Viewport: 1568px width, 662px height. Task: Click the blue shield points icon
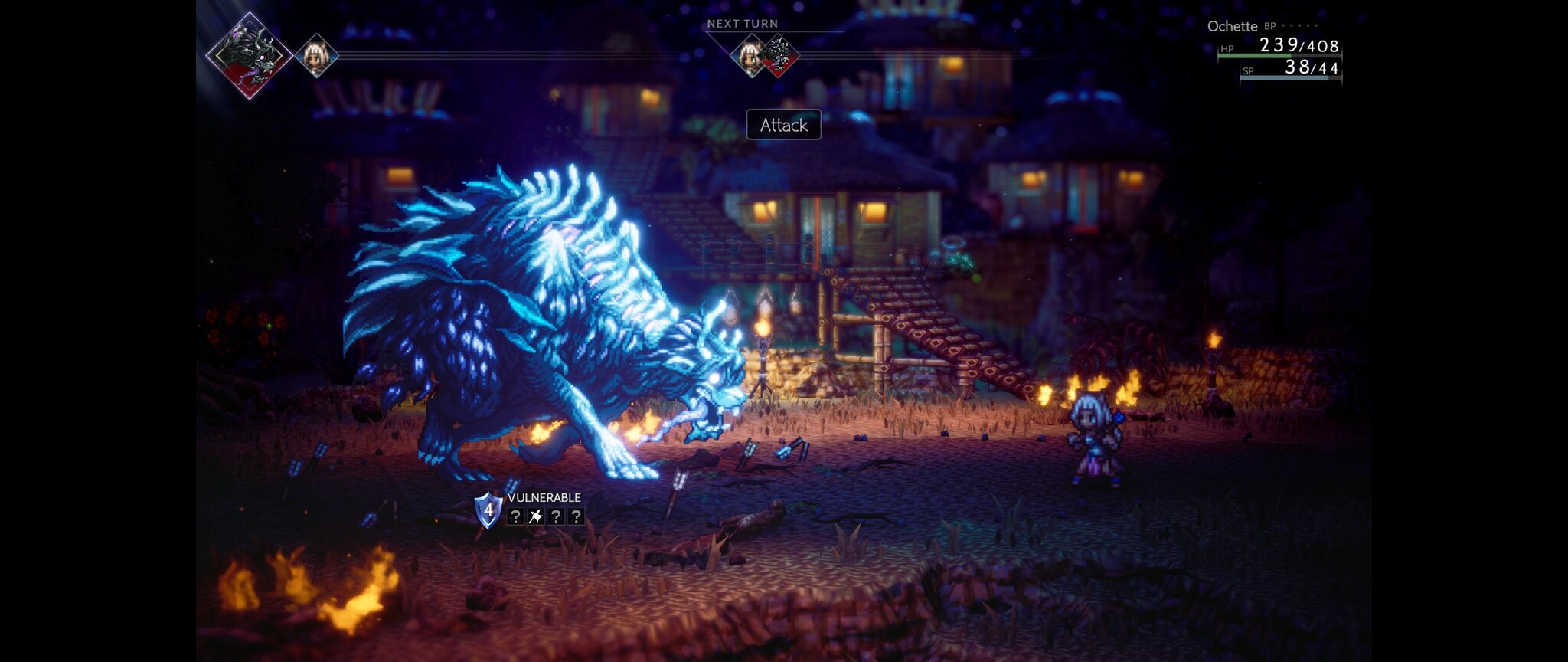pos(488,510)
